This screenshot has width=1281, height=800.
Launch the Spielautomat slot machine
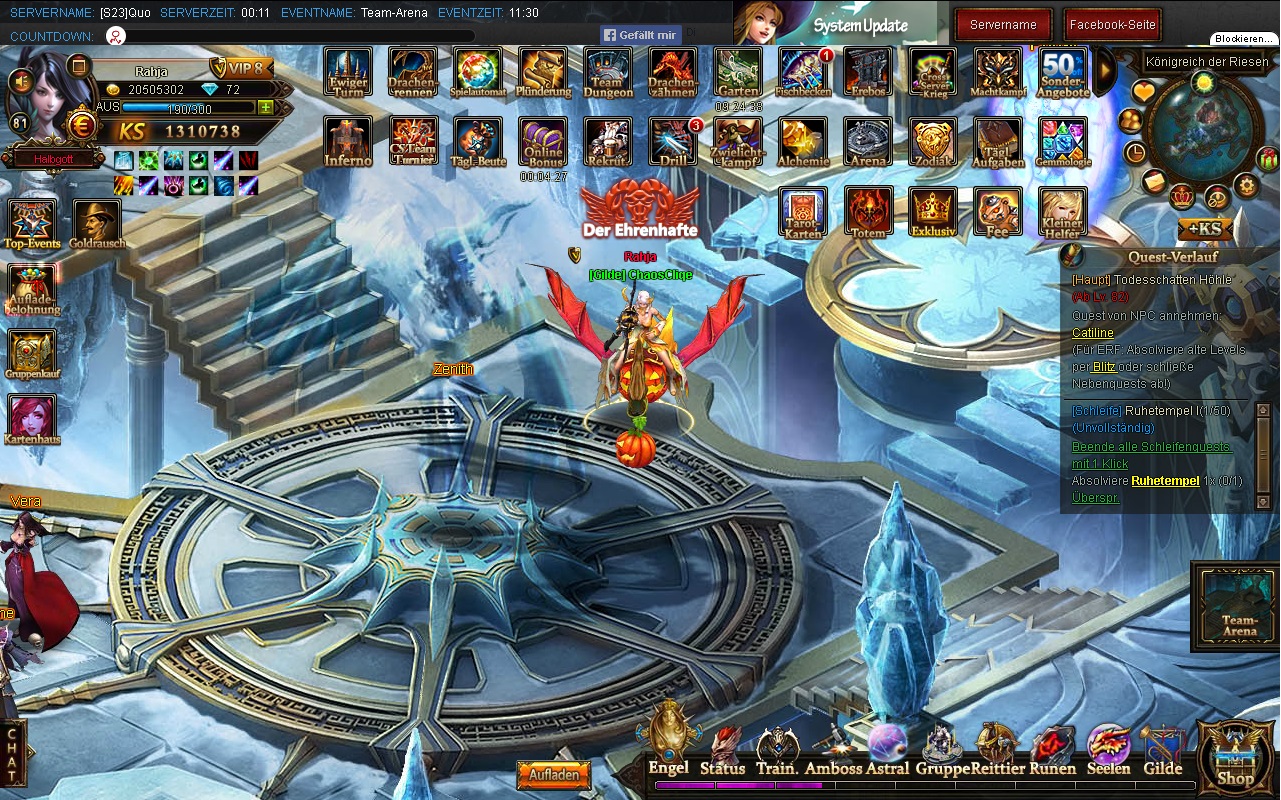pyautogui.click(x=478, y=72)
